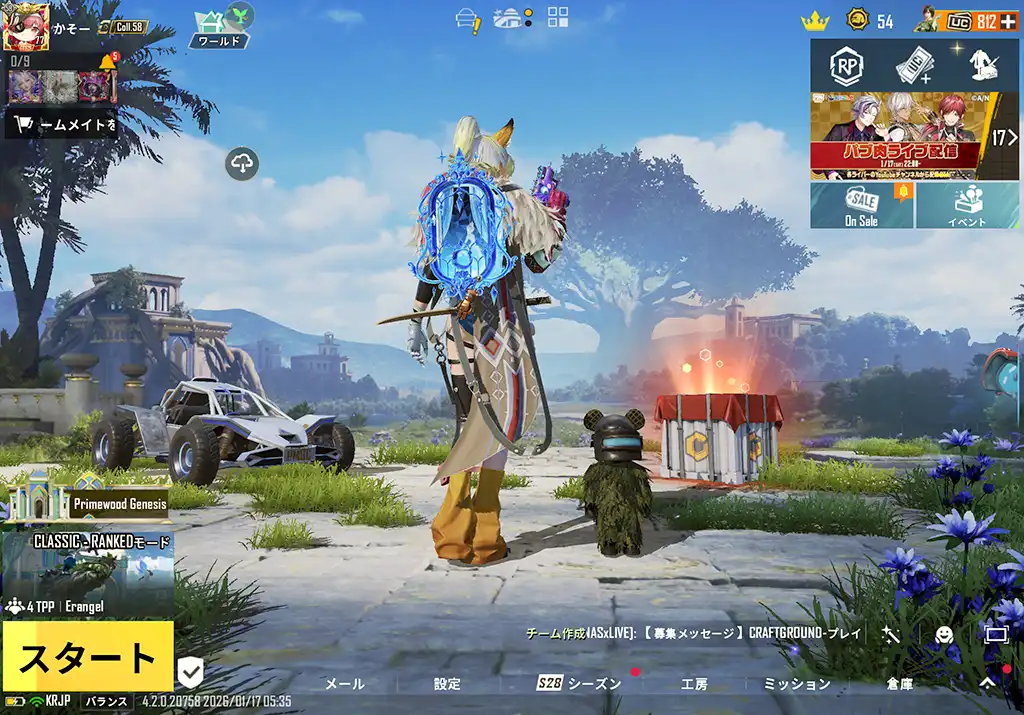Open the player profile avatar
This screenshot has width=1024, height=715.
pyautogui.click(x=26, y=26)
